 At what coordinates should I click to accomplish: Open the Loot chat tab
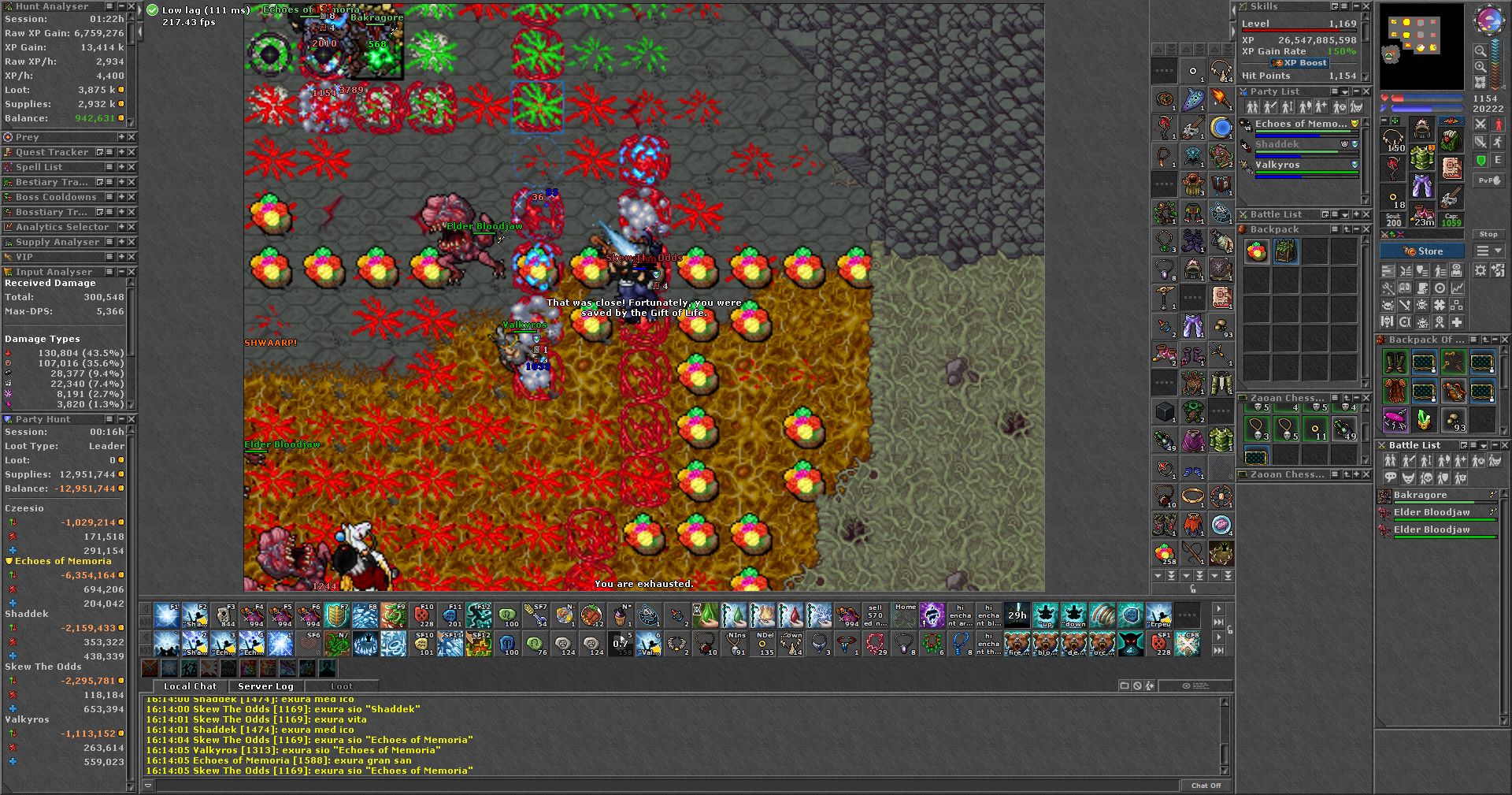[x=341, y=686]
